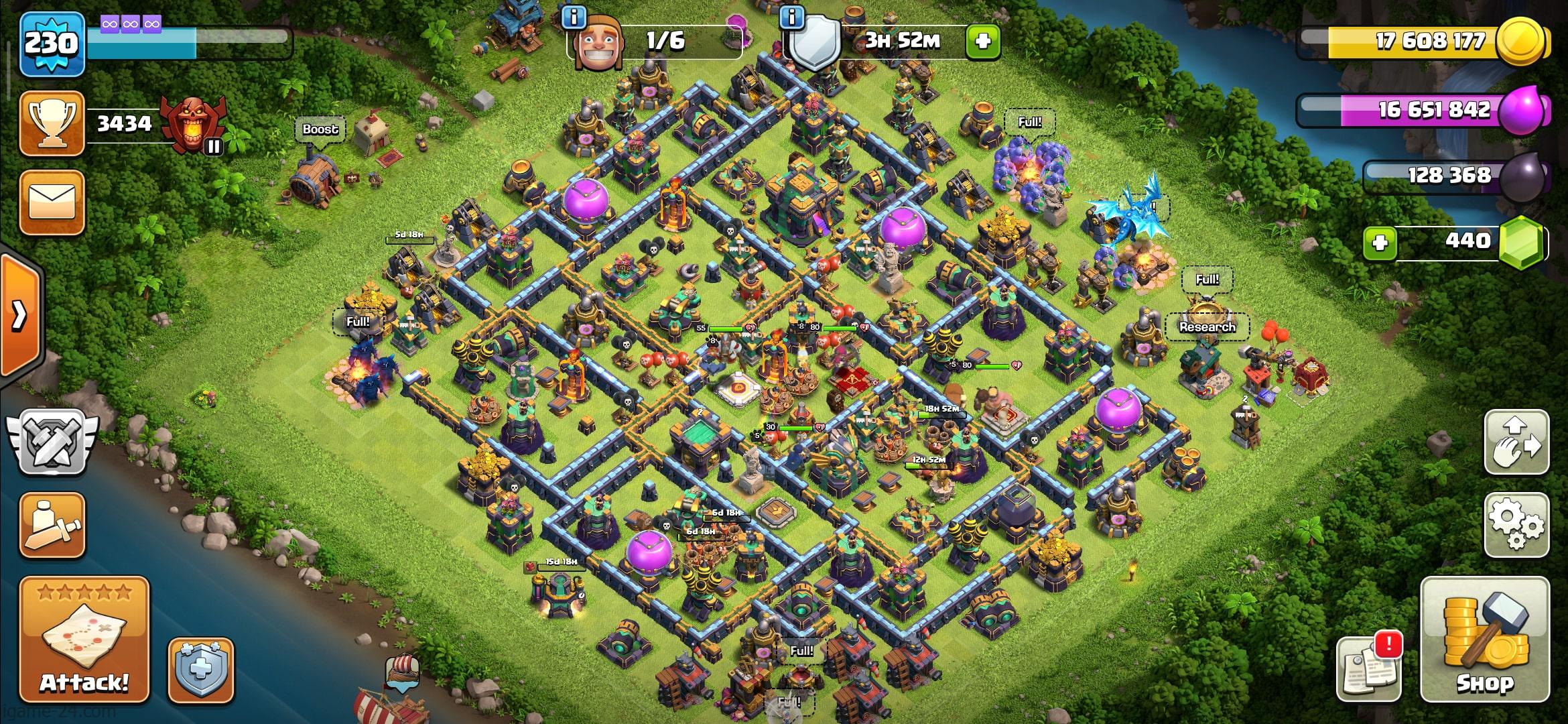The width and height of the screenshot is (1568, 724).
Task: Open the layout editor hand button
Action: click(1516, 442)
